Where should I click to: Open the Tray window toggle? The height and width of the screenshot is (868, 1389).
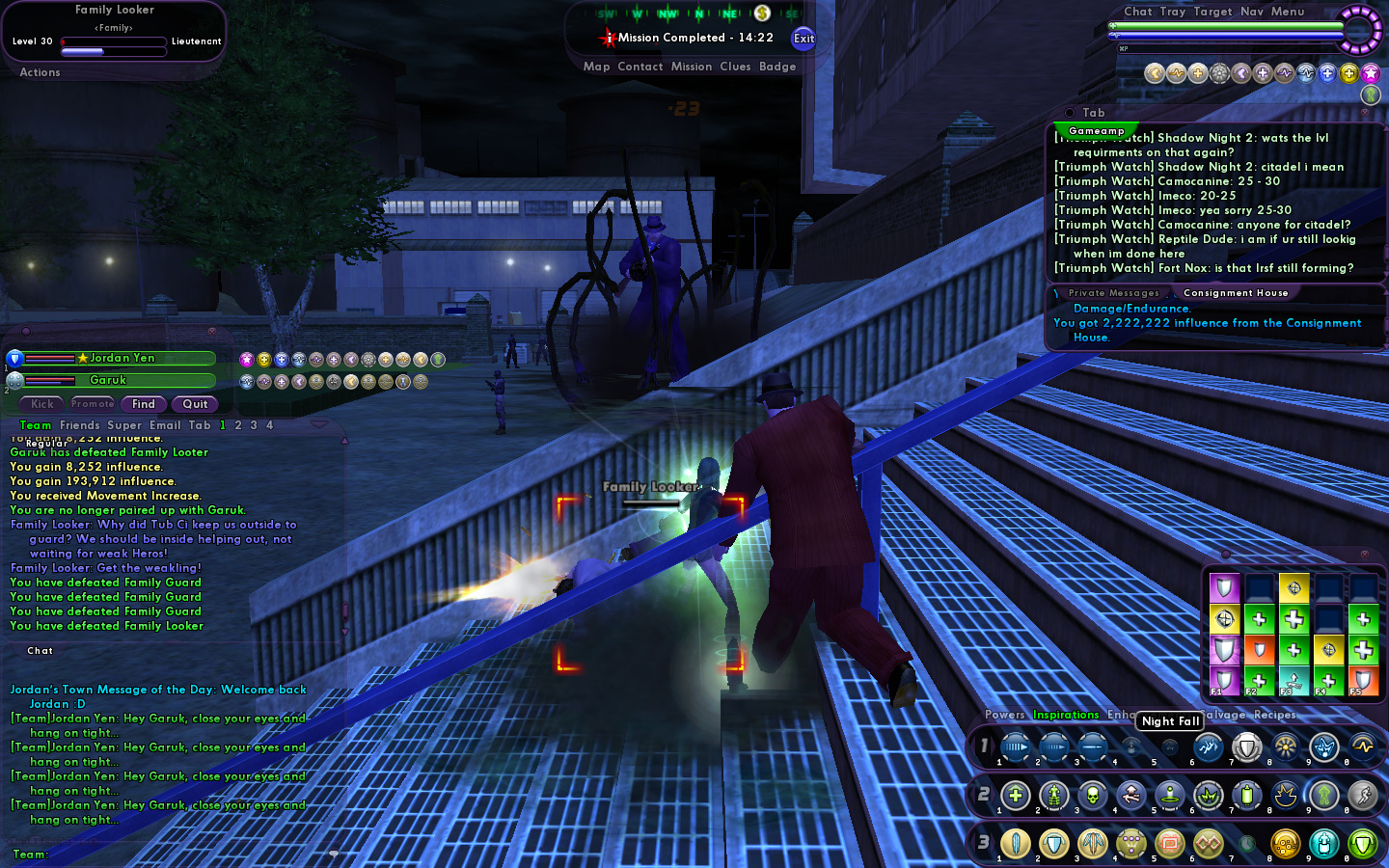(x=1173, y=12)
